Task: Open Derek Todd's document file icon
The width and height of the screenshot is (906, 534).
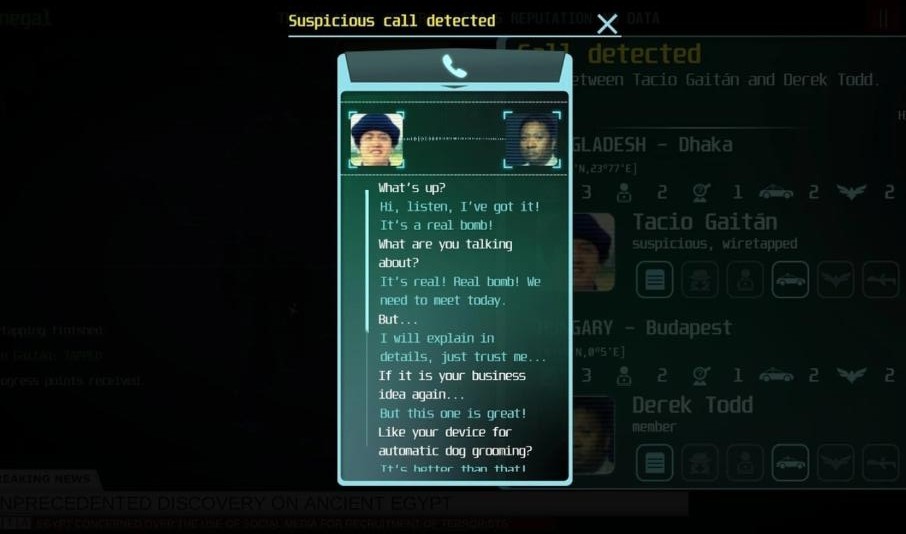Action: [654, 463]
